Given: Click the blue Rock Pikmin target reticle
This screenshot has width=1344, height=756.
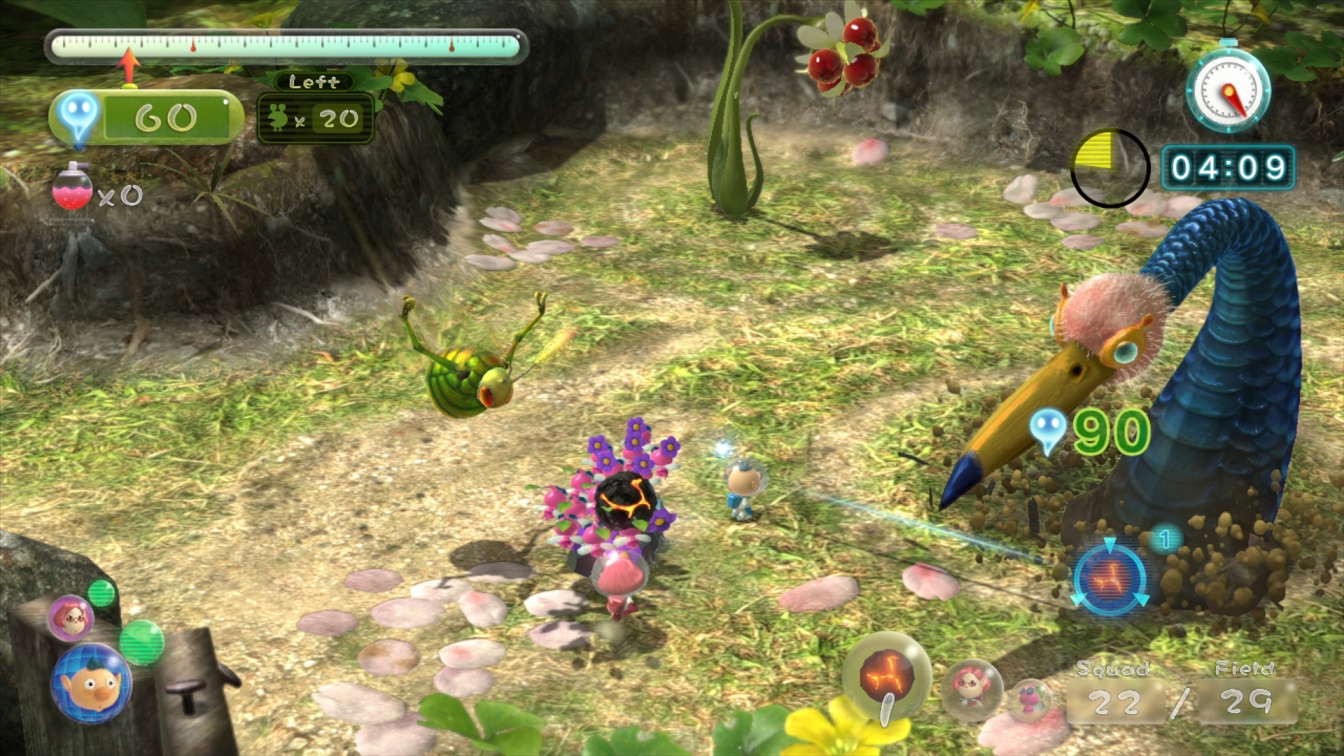Looking at the screenshot, I should 1110,579.
